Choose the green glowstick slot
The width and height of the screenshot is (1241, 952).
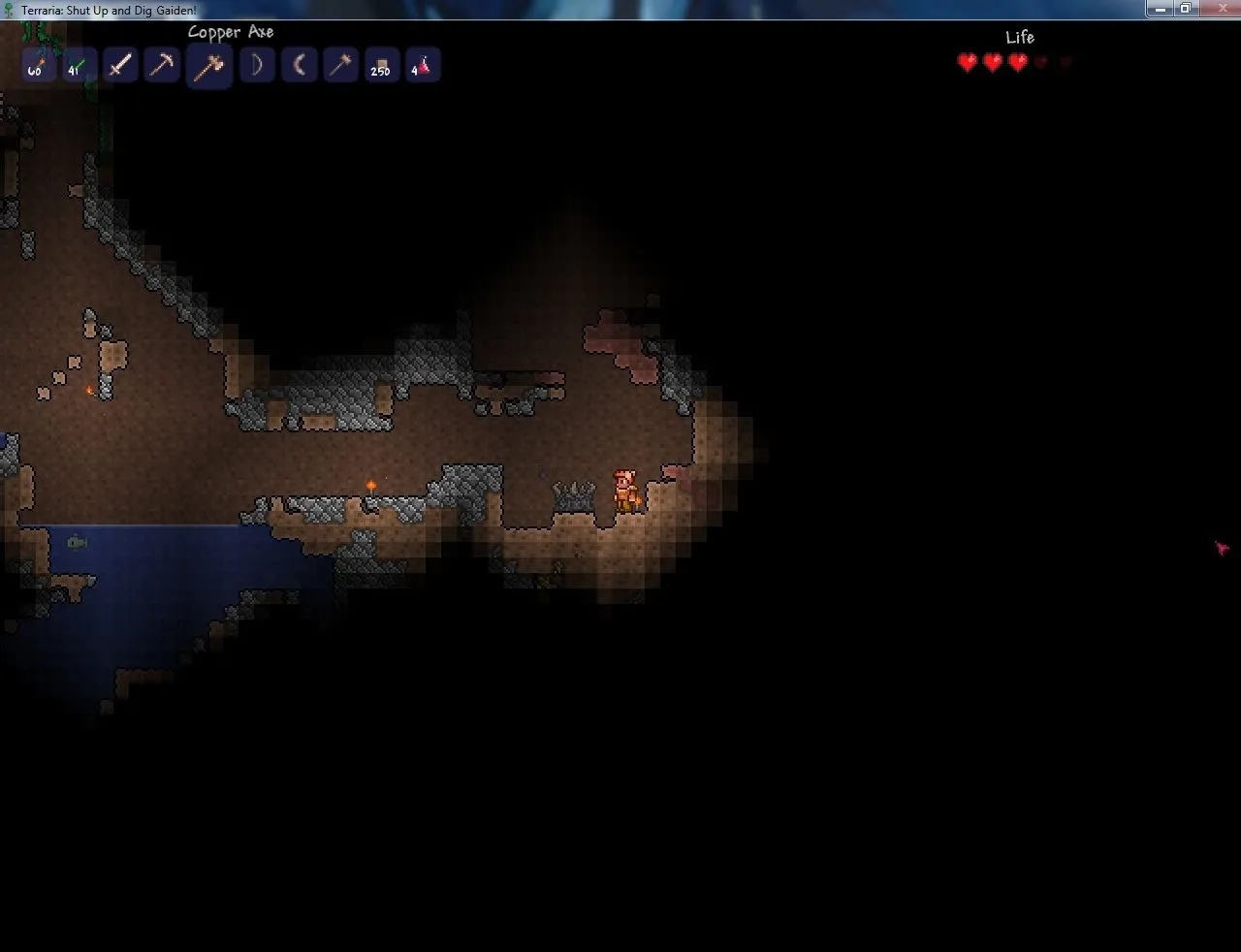click(78, 66)
